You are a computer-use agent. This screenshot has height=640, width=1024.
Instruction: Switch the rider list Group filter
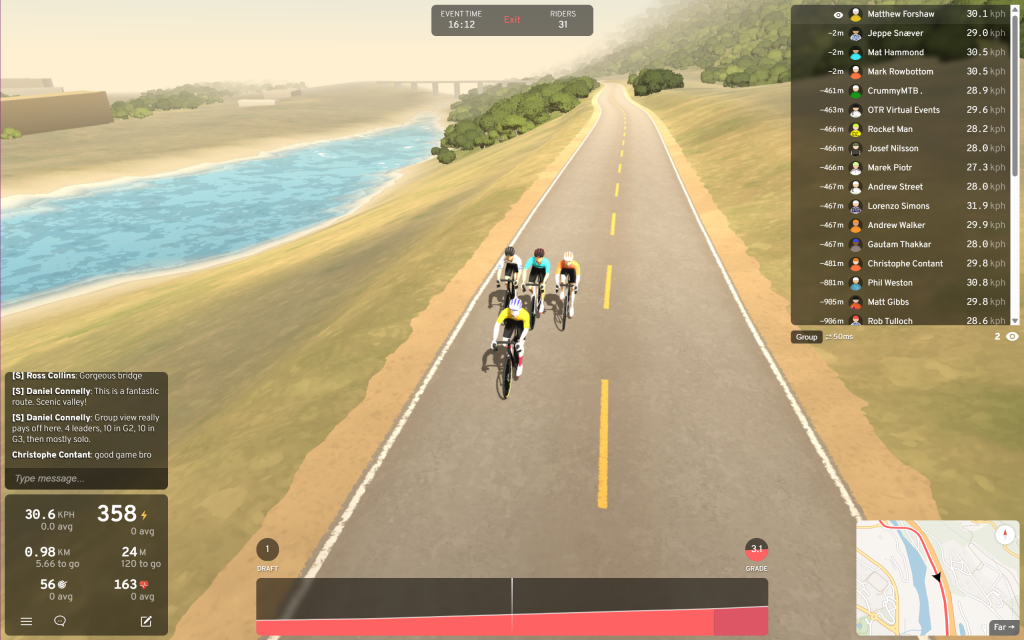pos(806,337)
